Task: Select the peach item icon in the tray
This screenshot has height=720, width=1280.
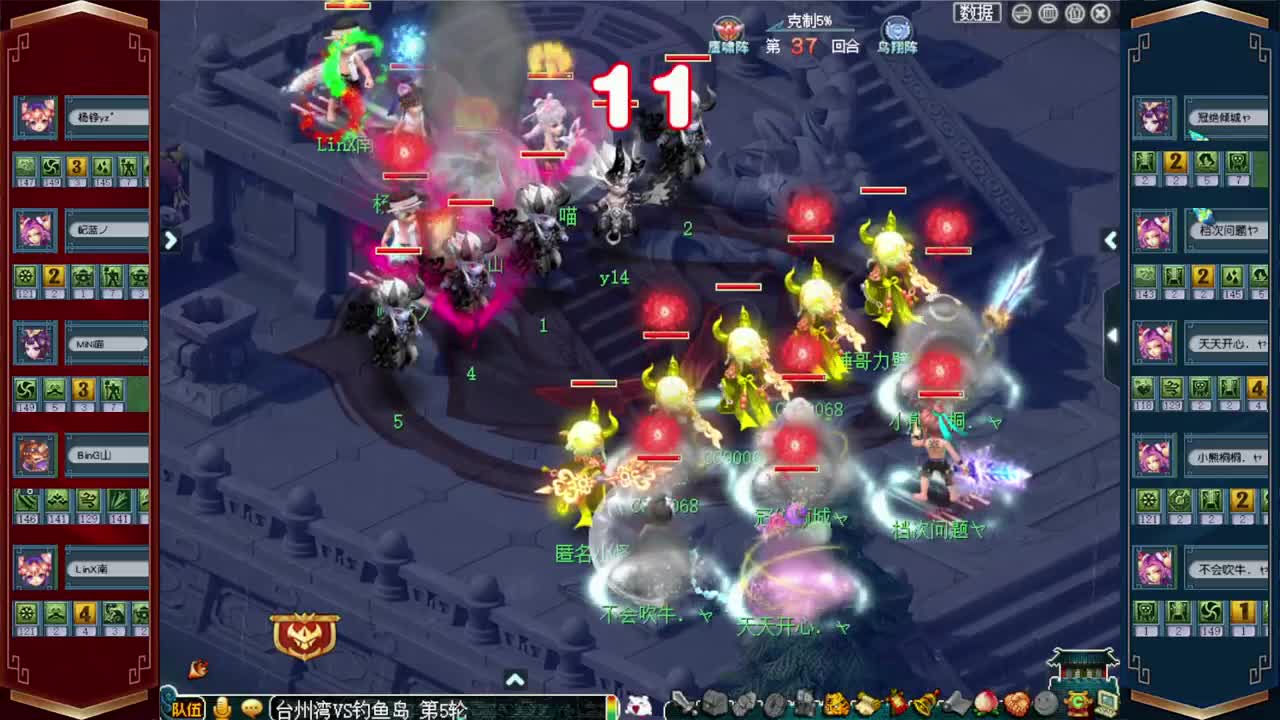Action: (x=987, y=703)
